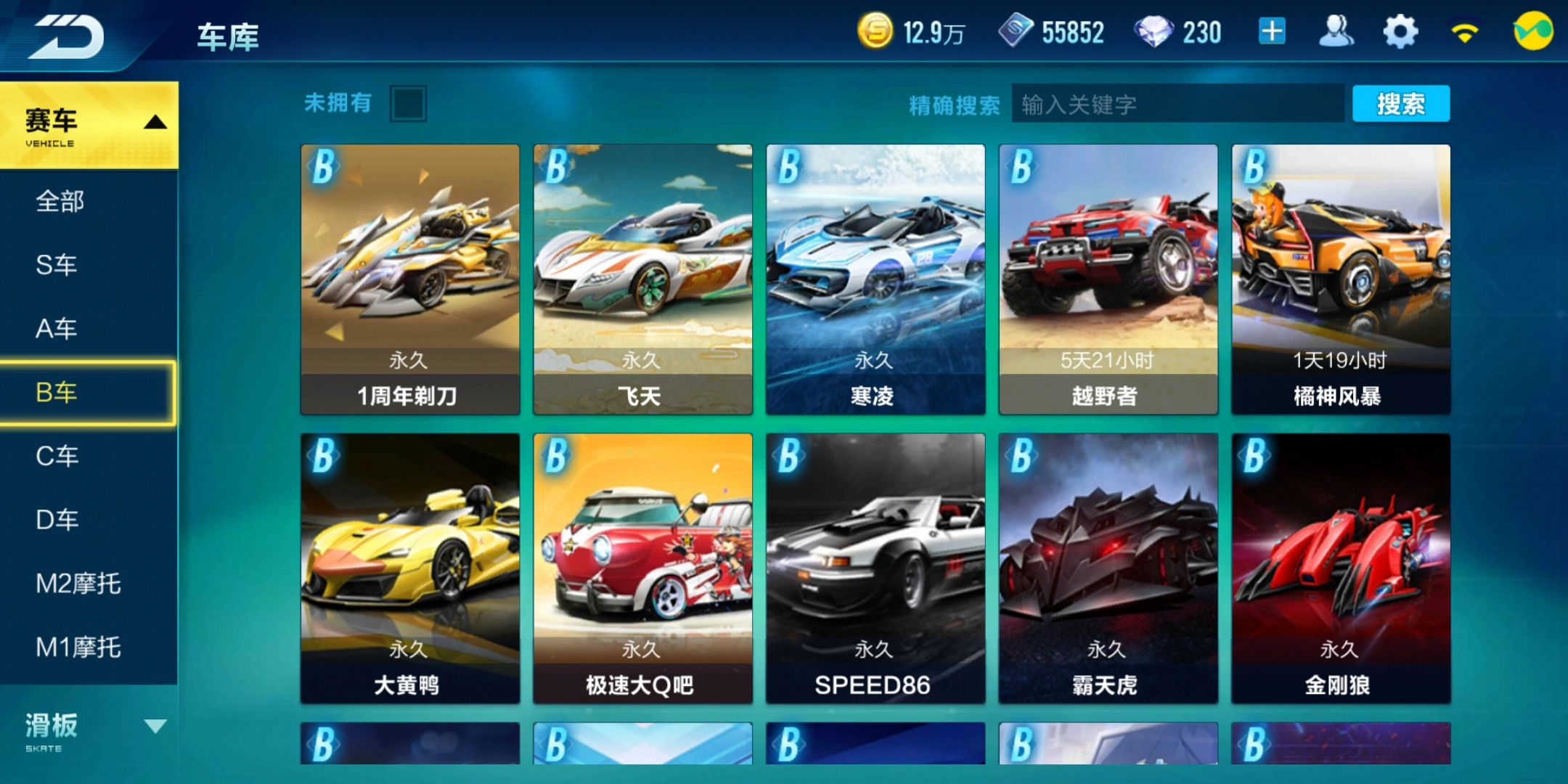Switch to the S车 category

(58, 265)
